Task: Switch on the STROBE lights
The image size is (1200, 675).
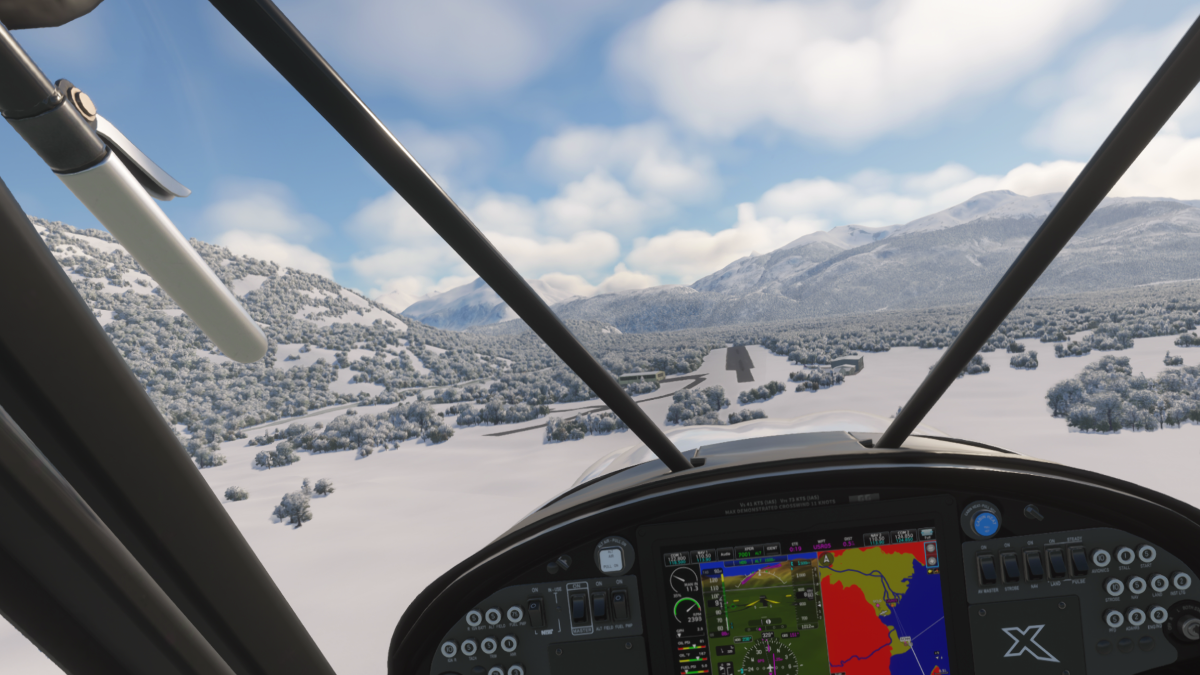Action: 1011,567
